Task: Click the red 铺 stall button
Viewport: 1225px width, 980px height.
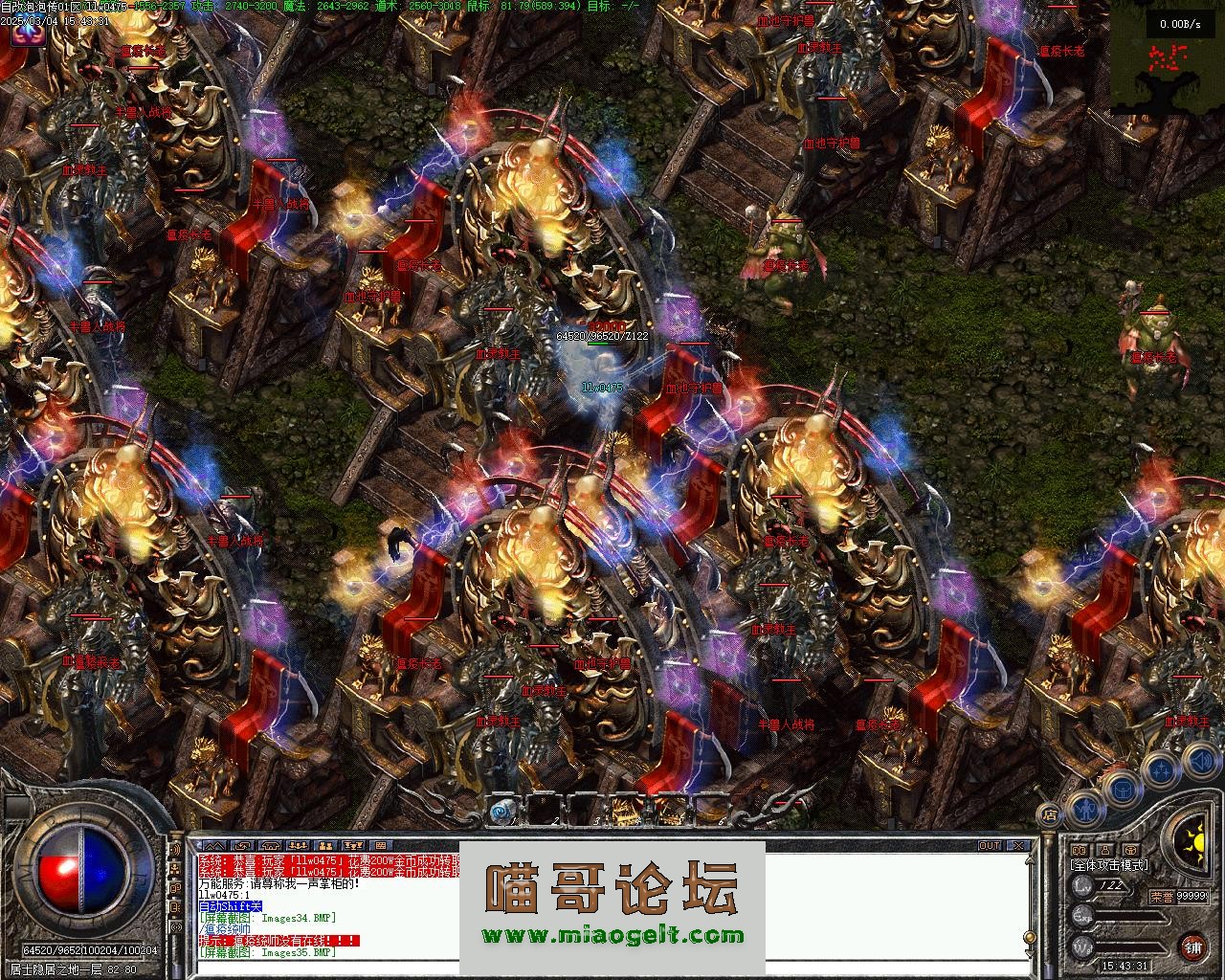Action: coord(1192,947)
